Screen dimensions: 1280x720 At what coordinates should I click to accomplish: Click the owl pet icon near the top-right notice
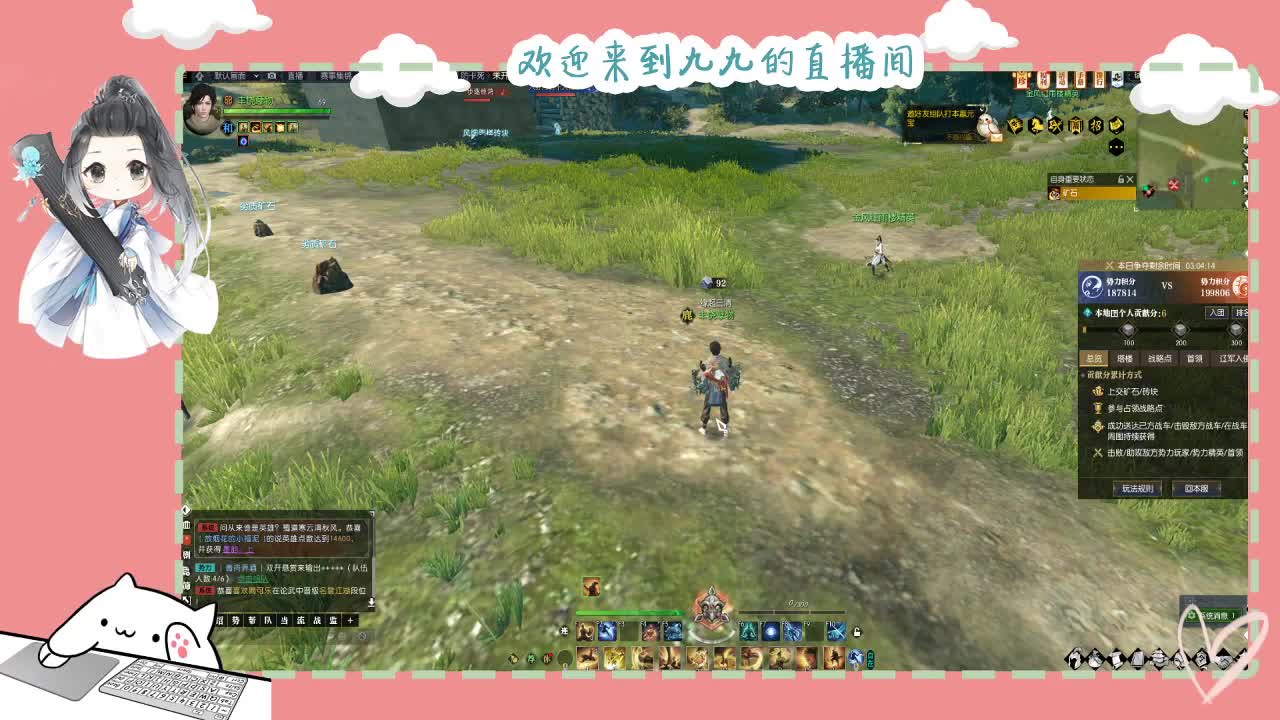(989, 125)
